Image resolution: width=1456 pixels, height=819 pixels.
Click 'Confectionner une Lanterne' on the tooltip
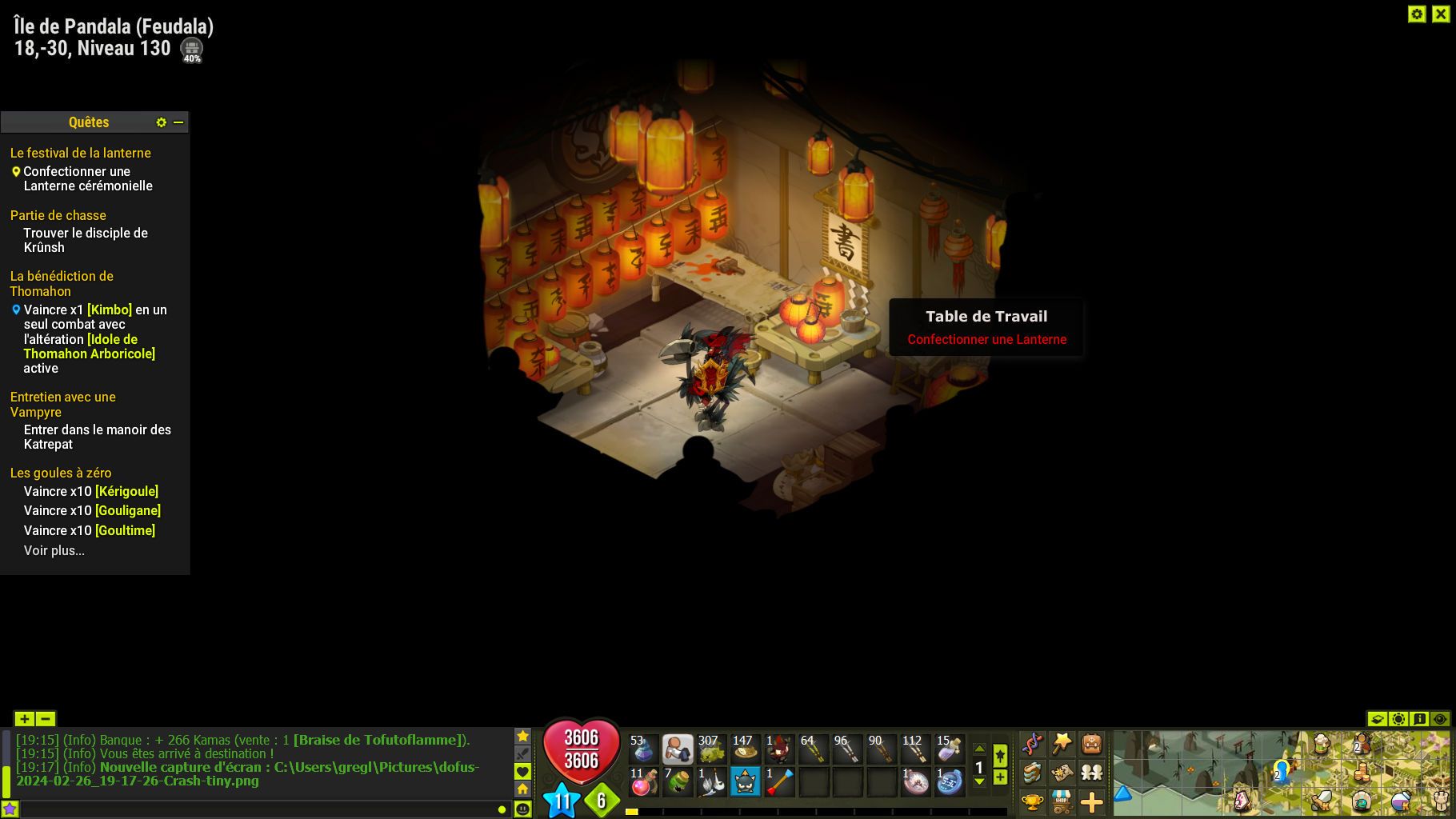tap(986, 339)
